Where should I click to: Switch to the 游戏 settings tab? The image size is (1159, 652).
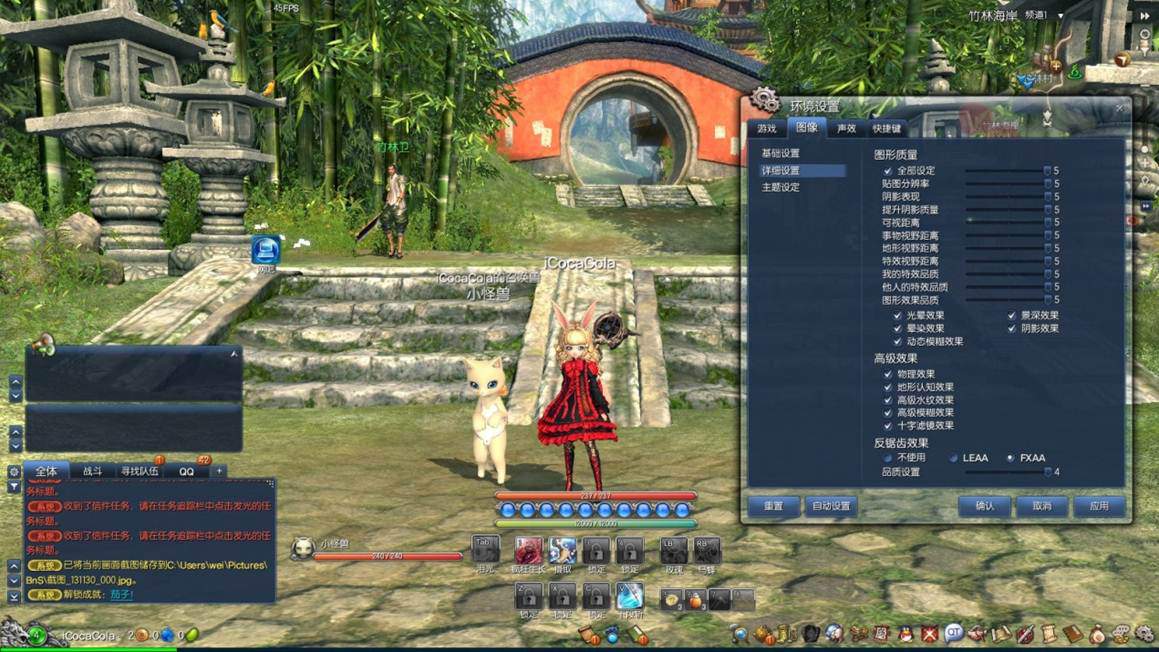(767, 129)
